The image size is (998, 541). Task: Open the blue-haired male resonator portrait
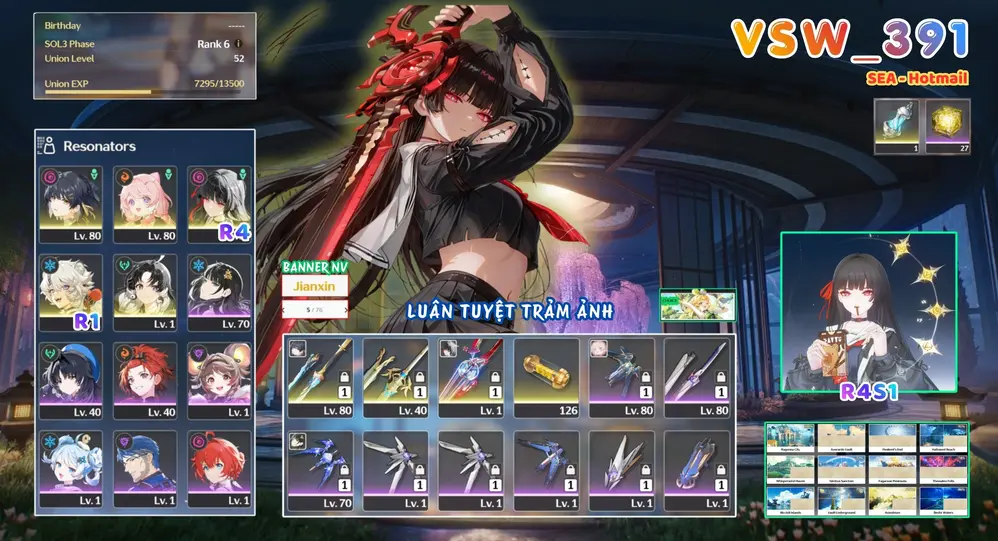tap(145, 469)
